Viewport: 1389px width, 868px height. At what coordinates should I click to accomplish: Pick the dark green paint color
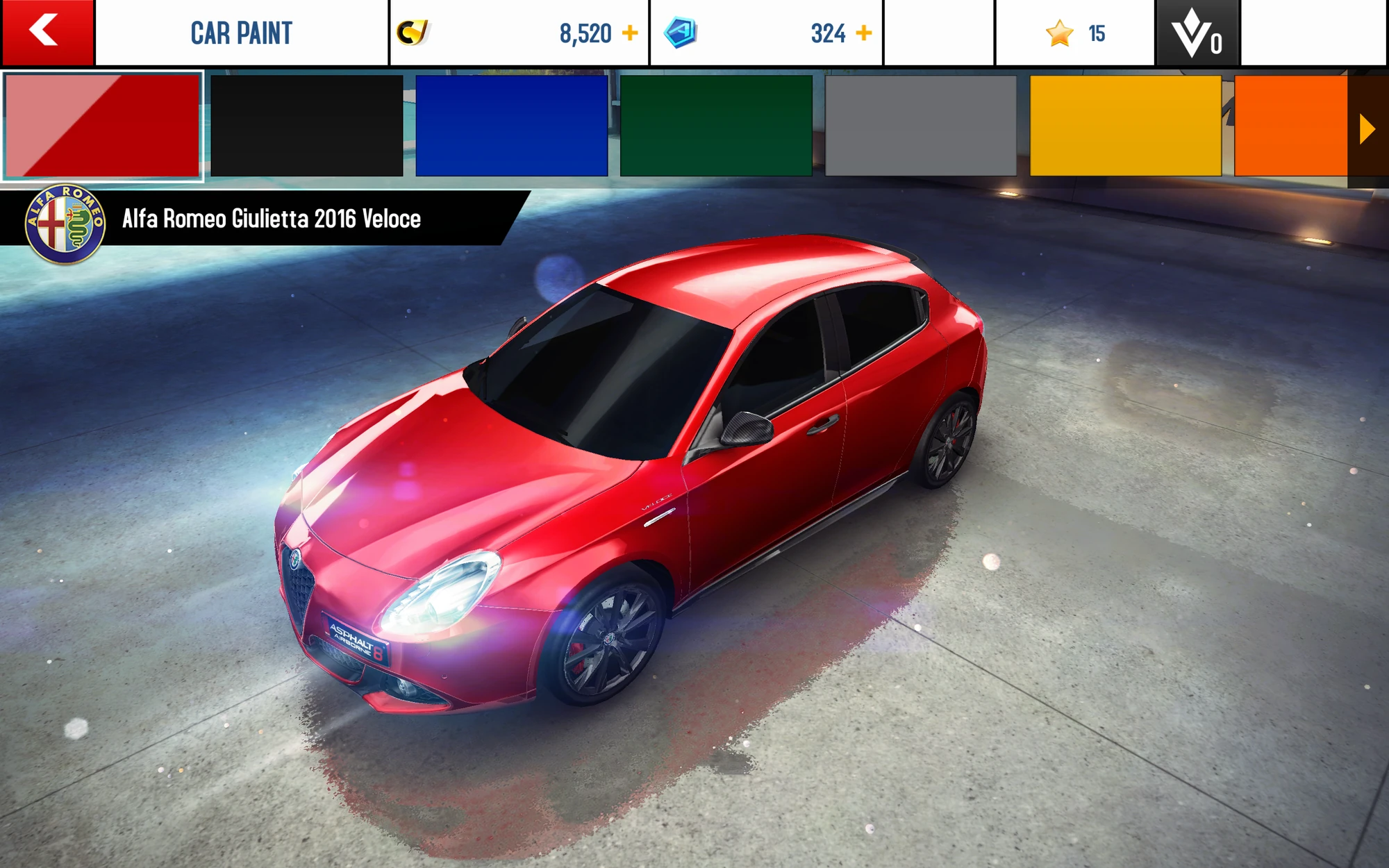pyautogui.click(x=716, y=126)
